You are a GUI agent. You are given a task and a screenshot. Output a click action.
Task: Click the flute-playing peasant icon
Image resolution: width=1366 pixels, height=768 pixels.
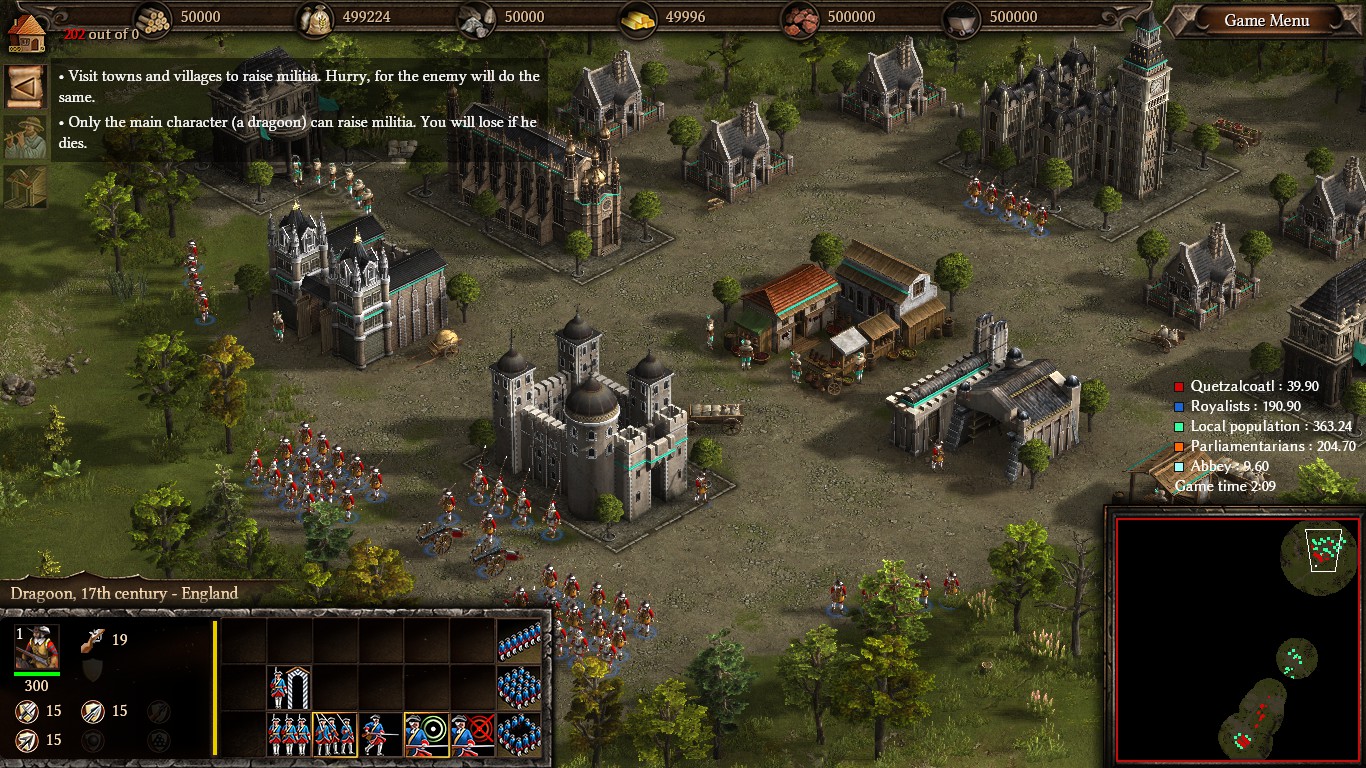(24, 137)
